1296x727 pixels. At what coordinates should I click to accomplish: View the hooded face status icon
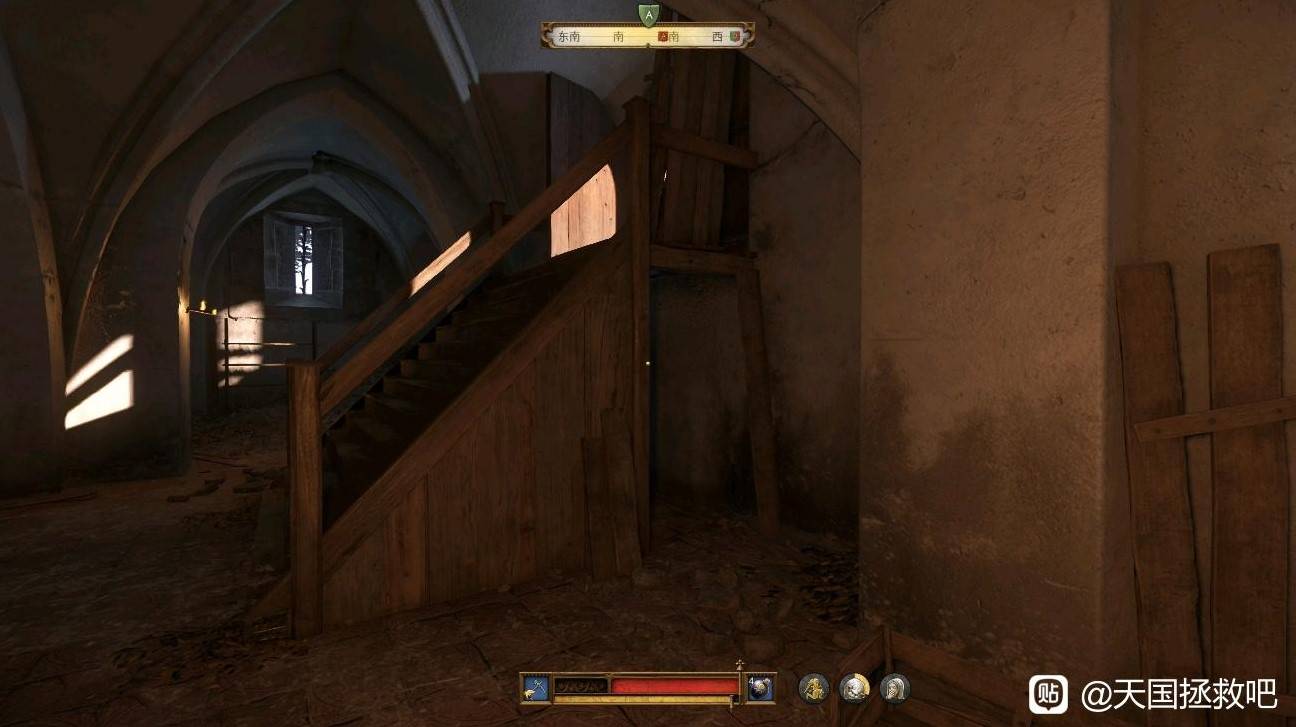pos(894,688)
